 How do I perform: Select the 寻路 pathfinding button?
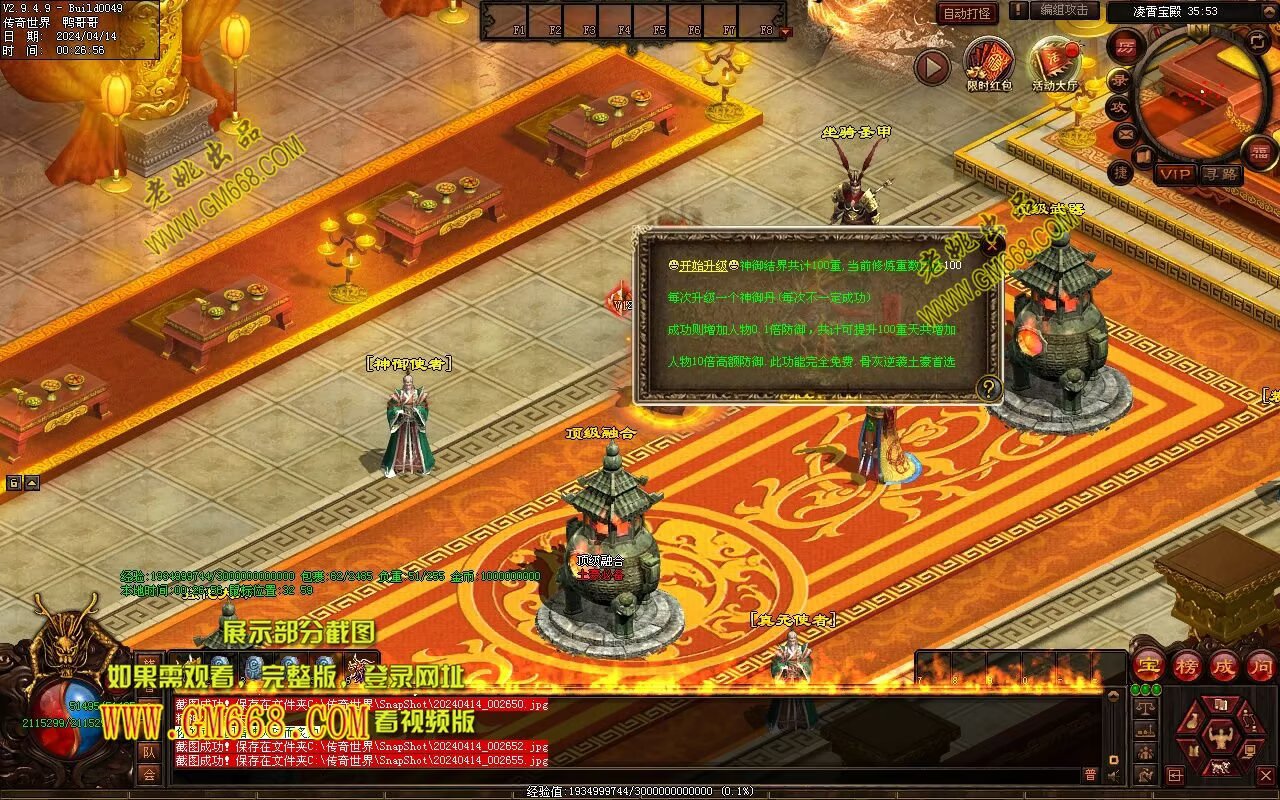click(1220, 174)
